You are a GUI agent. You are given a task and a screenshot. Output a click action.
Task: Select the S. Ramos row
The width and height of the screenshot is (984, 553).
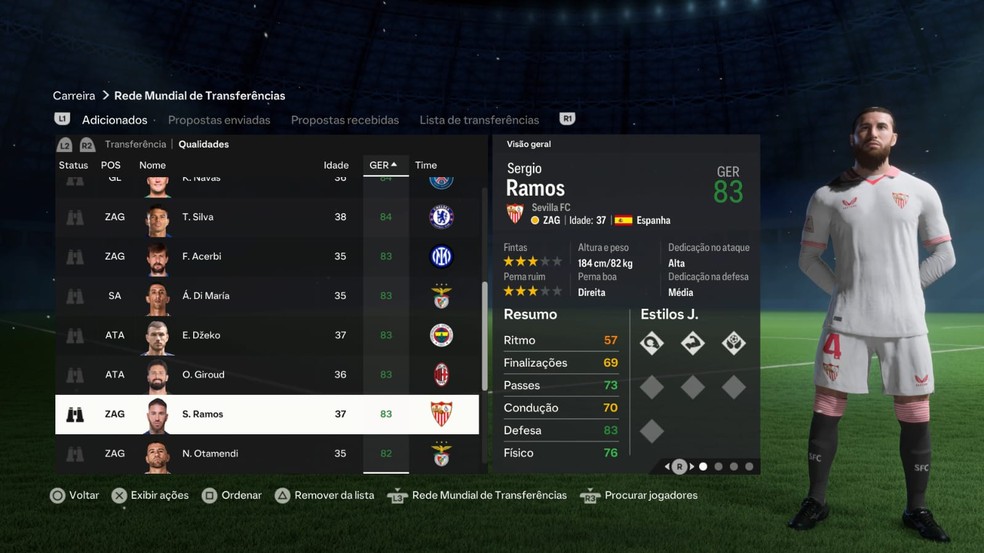267,414
